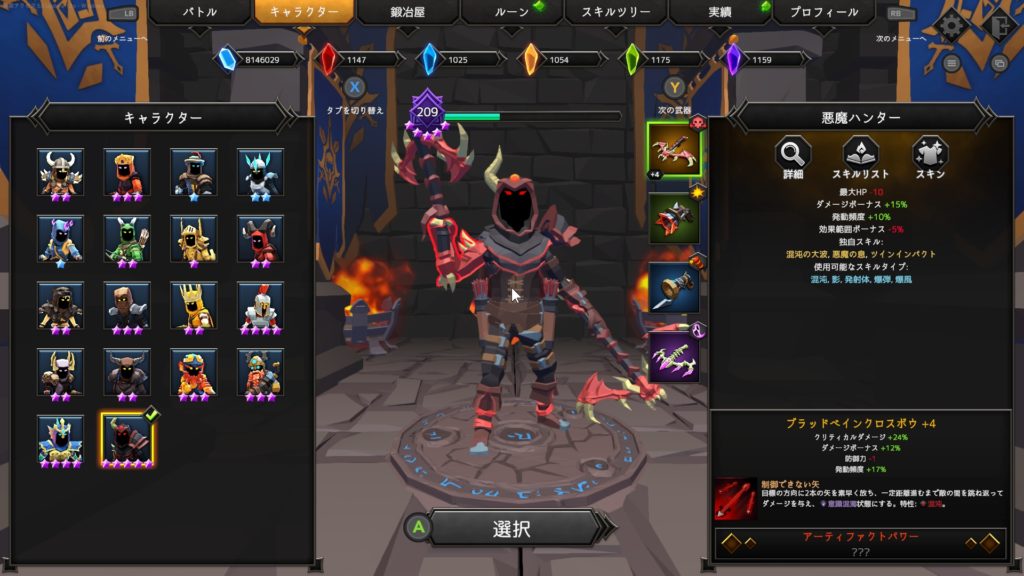Open the 鍛冶屋 blacksmith tab
Viewport: 1024px width, 576px height.
coord(407,13)
